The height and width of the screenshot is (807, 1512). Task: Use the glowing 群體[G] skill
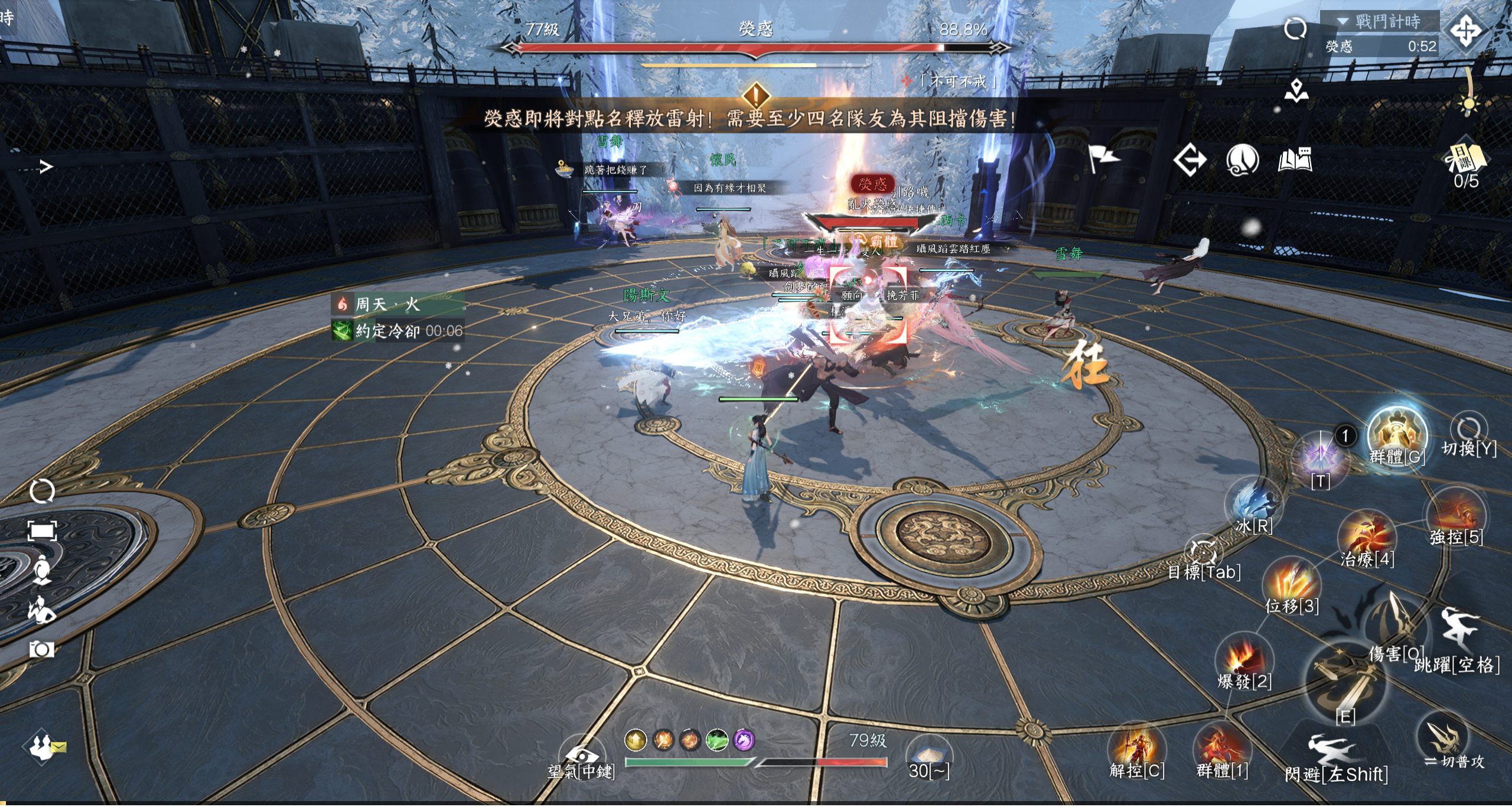point(1397,434)
